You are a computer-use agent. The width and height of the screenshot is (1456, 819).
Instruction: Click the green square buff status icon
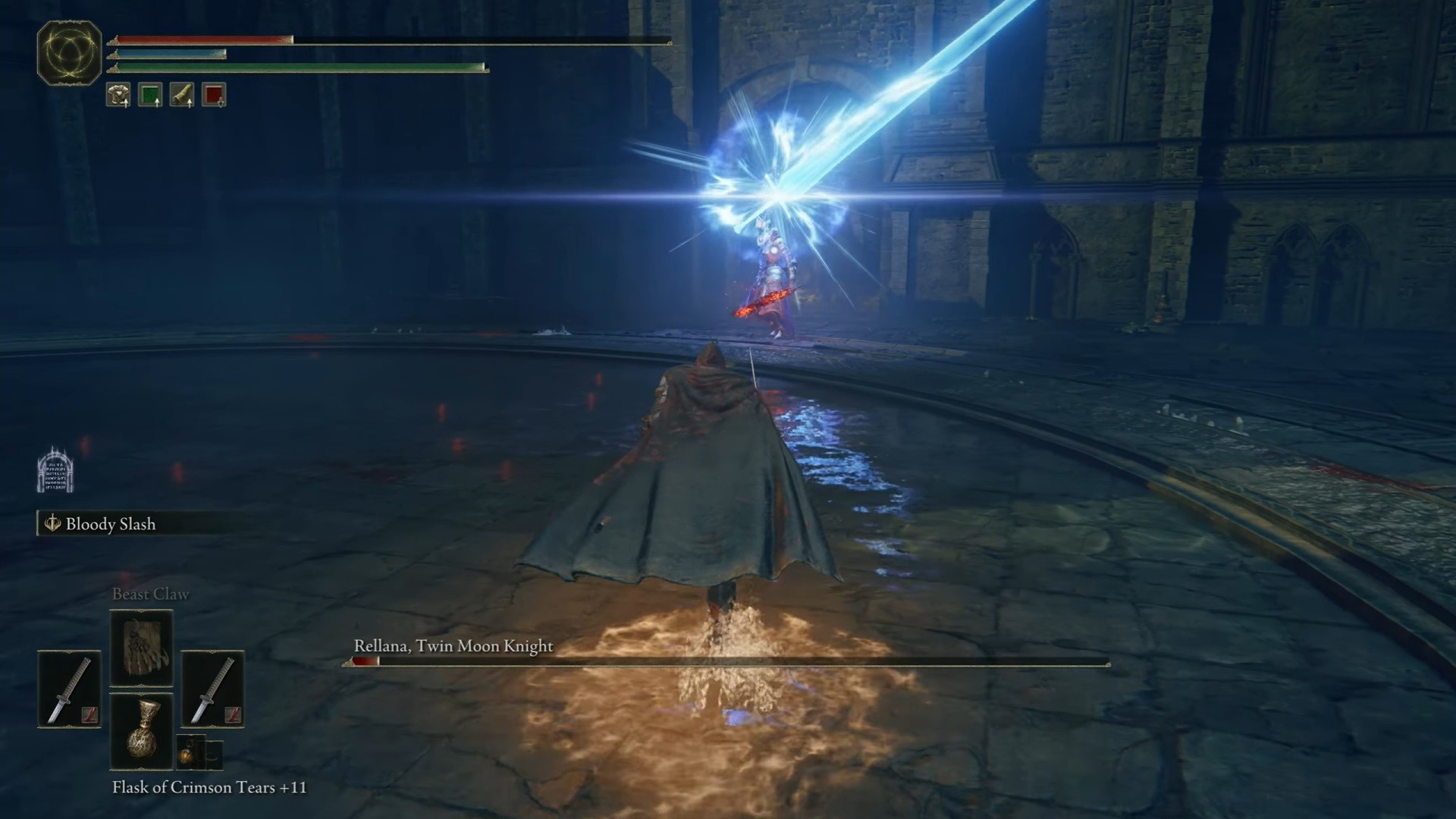click(150, 95)
